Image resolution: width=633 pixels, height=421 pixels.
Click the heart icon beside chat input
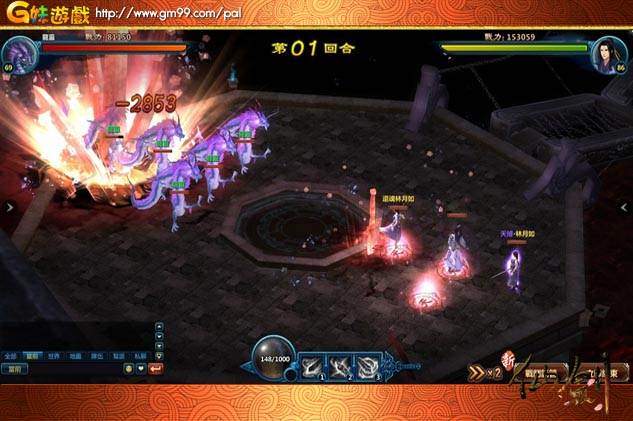click(x=142, y=368)
